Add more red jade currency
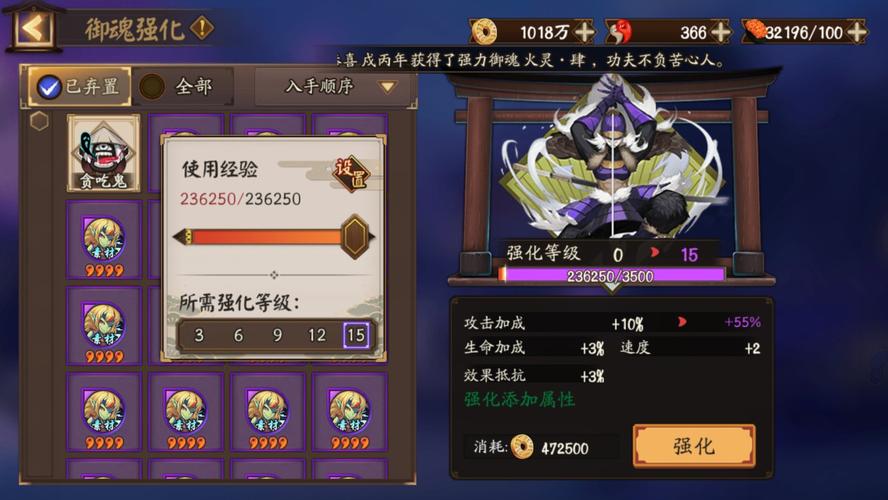Image resolution: width=888 pixels, height=500 pixels. click(721, 32)
